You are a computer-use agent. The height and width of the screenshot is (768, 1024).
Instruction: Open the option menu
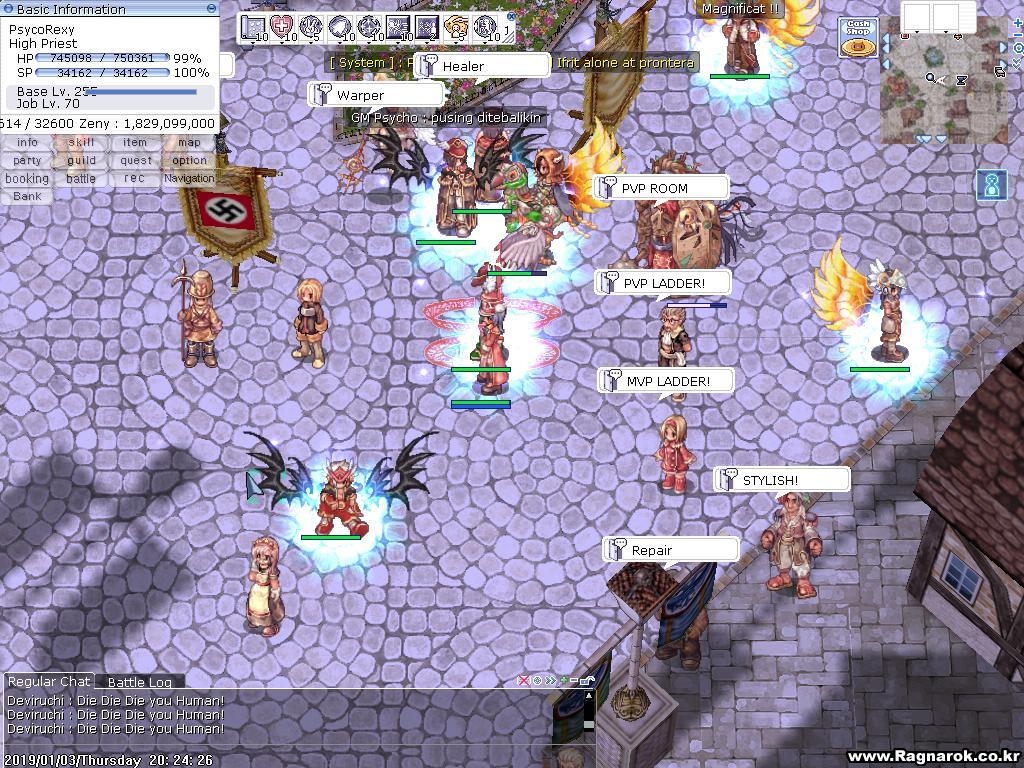click(189, 160)
